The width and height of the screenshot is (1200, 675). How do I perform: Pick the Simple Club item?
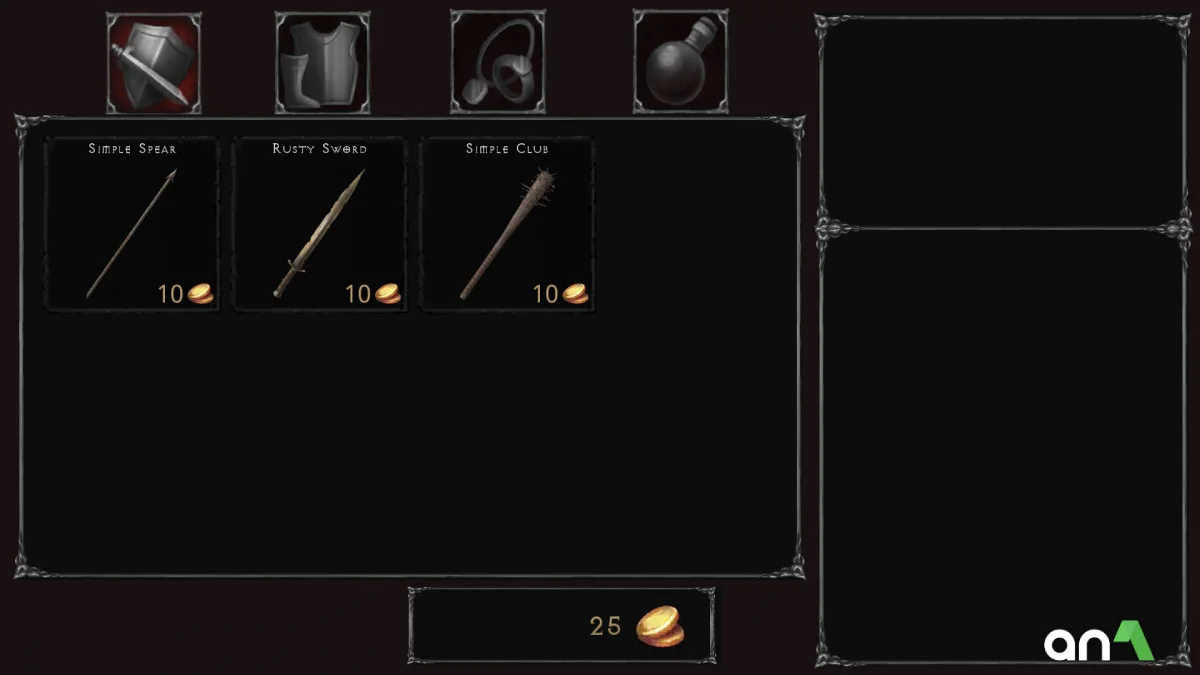click(x=507, y=224)
